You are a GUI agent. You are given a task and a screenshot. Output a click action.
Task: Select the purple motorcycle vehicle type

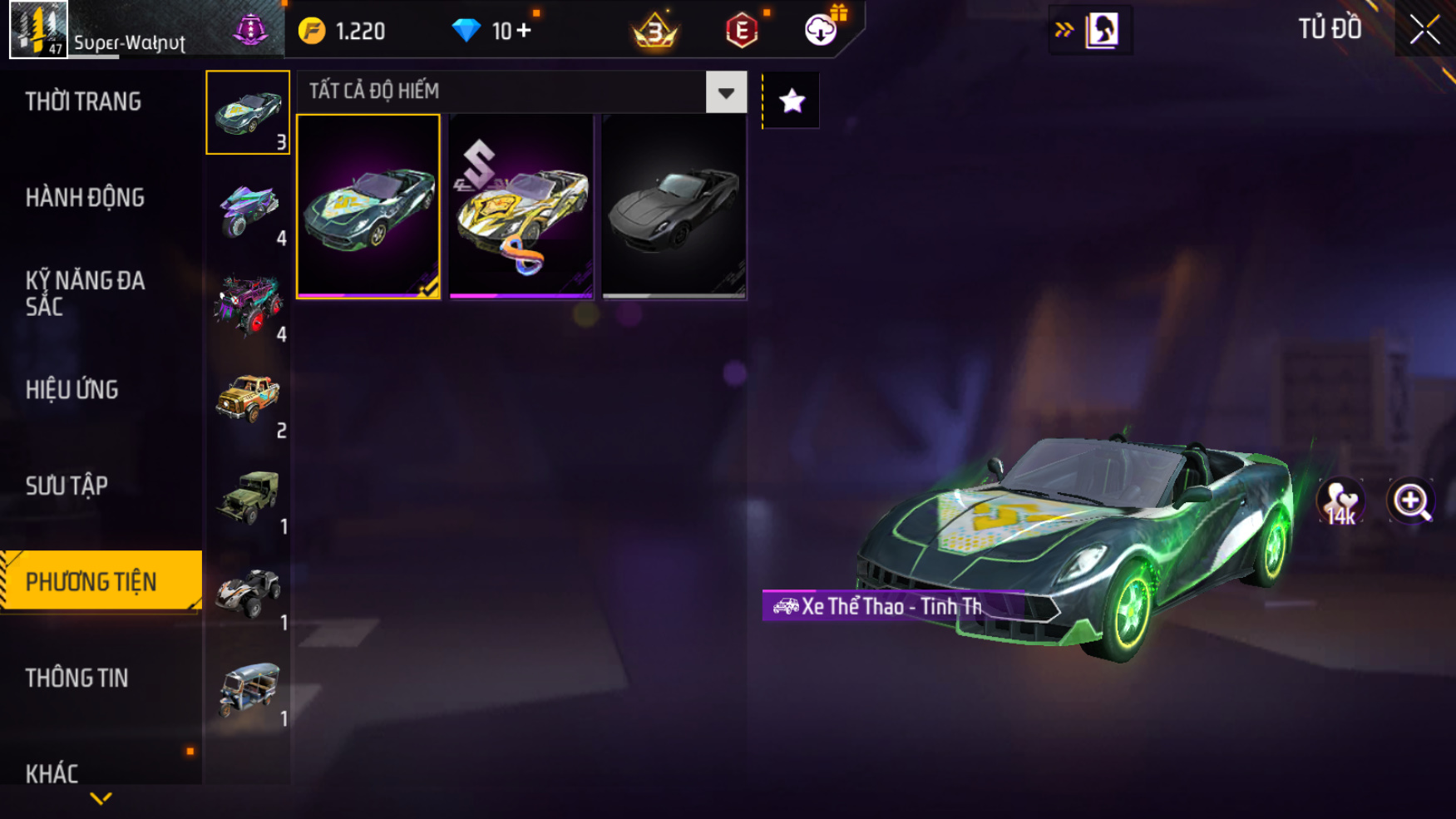(248, 209)
